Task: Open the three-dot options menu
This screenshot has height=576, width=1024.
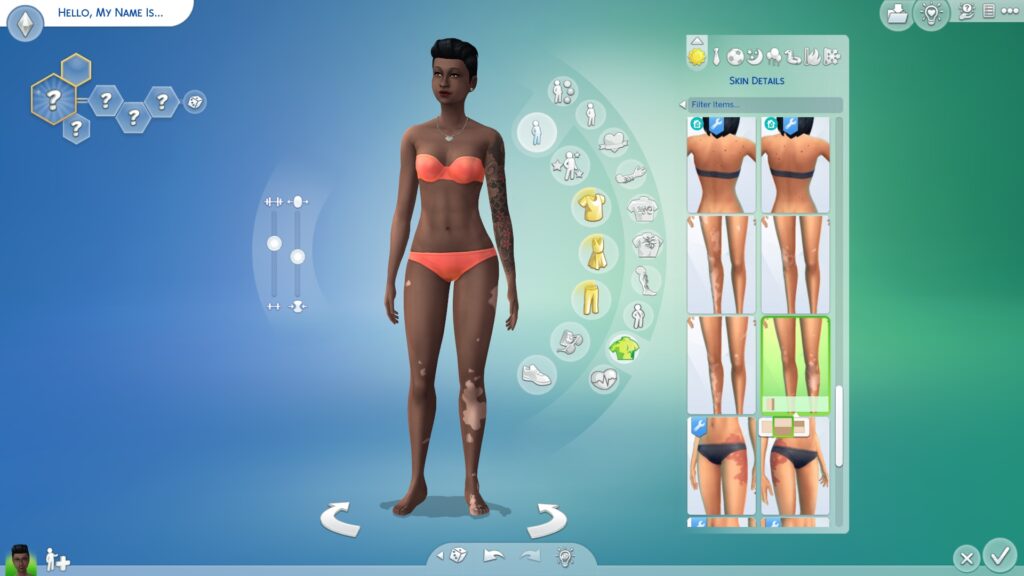Action: [x=1008, y=11]
